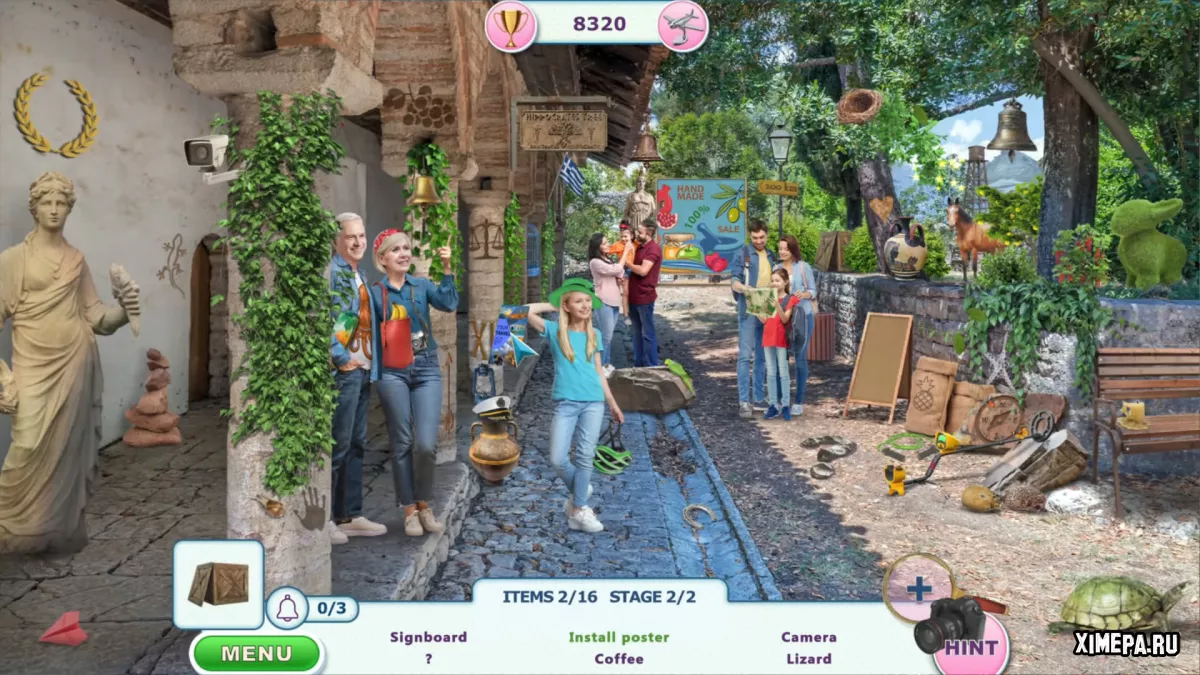The height and width of the screenshot is (675, 1200).
Task: Choose the "Lizard" entry in item list
Action: click(x=808, y=659)
